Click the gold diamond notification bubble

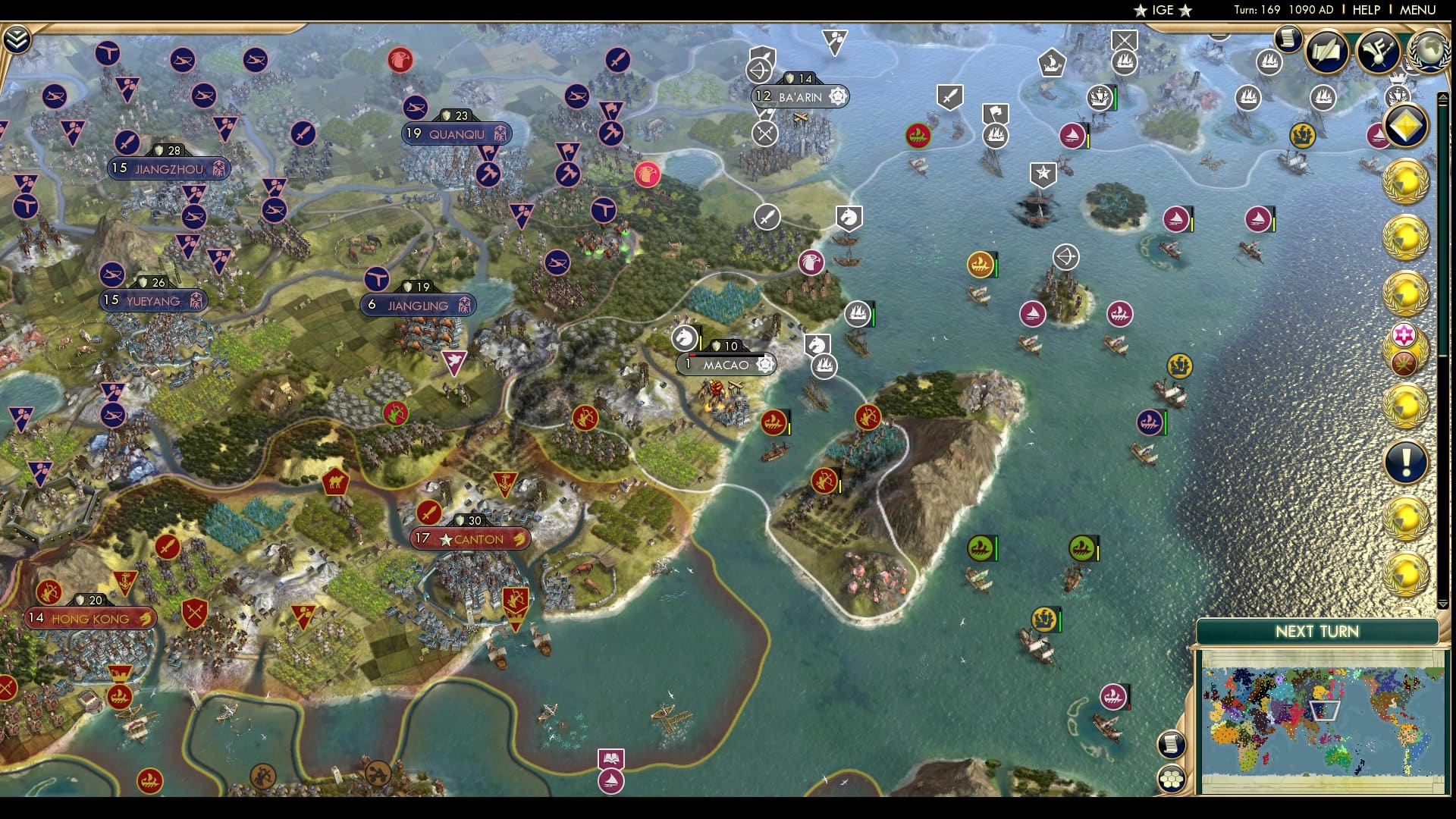click(1407, 125)
